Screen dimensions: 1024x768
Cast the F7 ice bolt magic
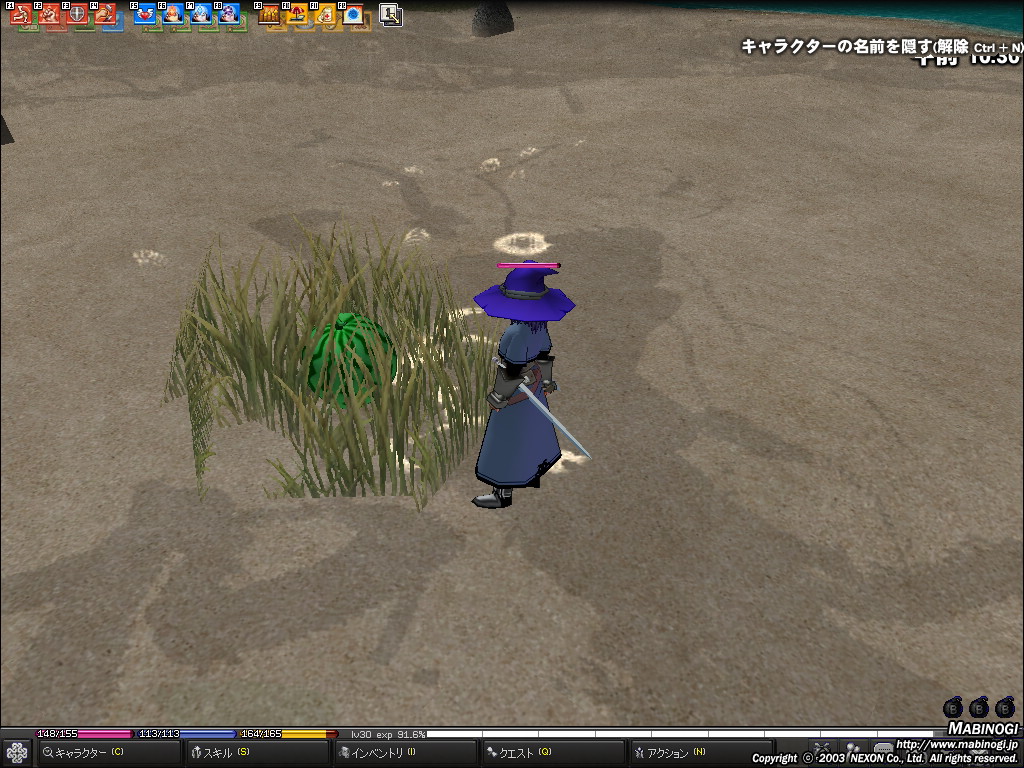point(201,15)
